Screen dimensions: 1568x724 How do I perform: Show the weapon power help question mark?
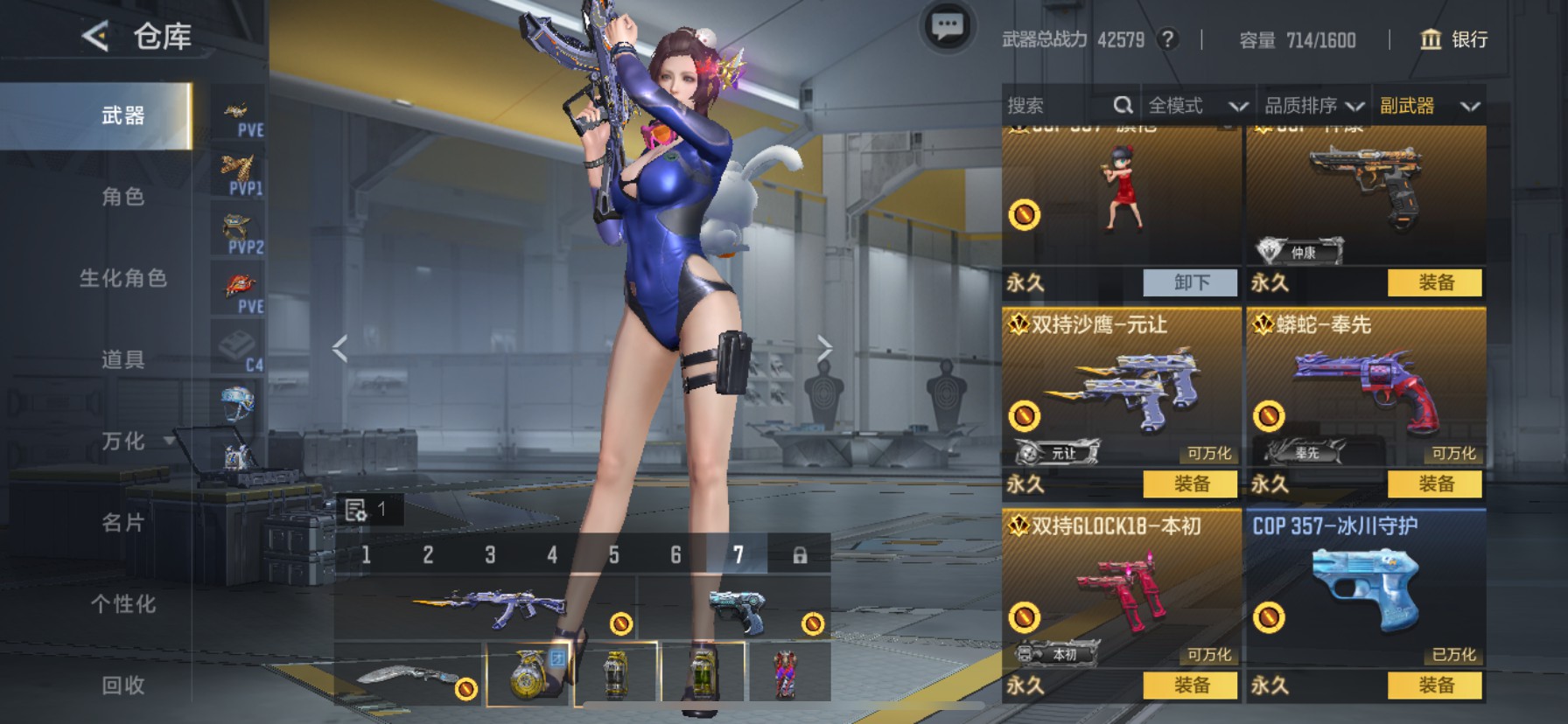point(1167,39)
